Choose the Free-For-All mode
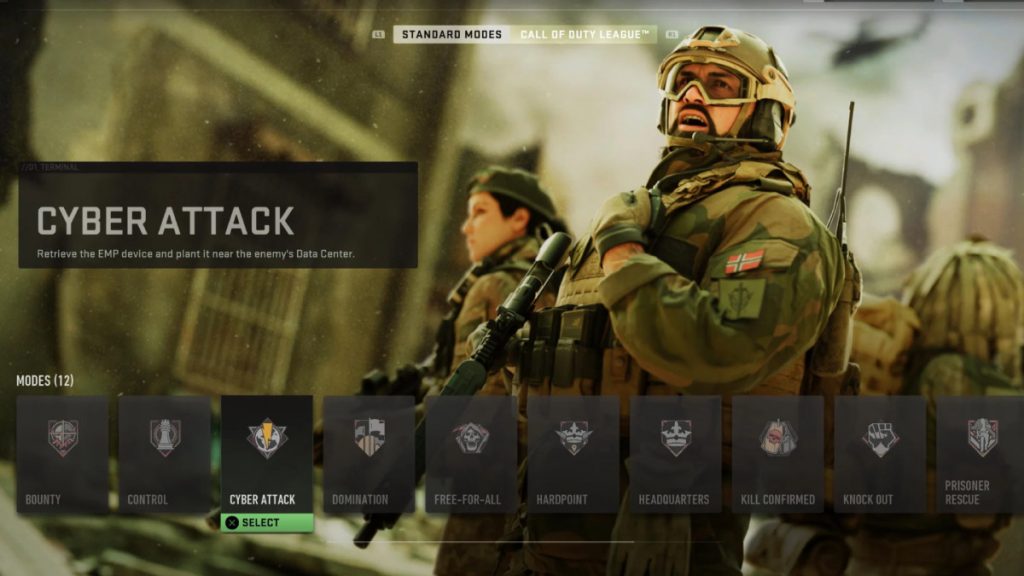 tap(471, 454)
